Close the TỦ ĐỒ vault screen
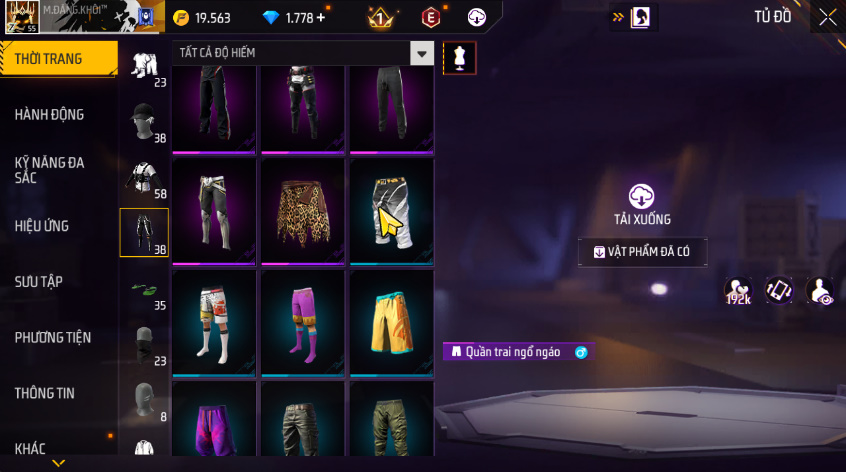Image resolution: width=846 pixels, height=472 pixels. tap(827, 16)
